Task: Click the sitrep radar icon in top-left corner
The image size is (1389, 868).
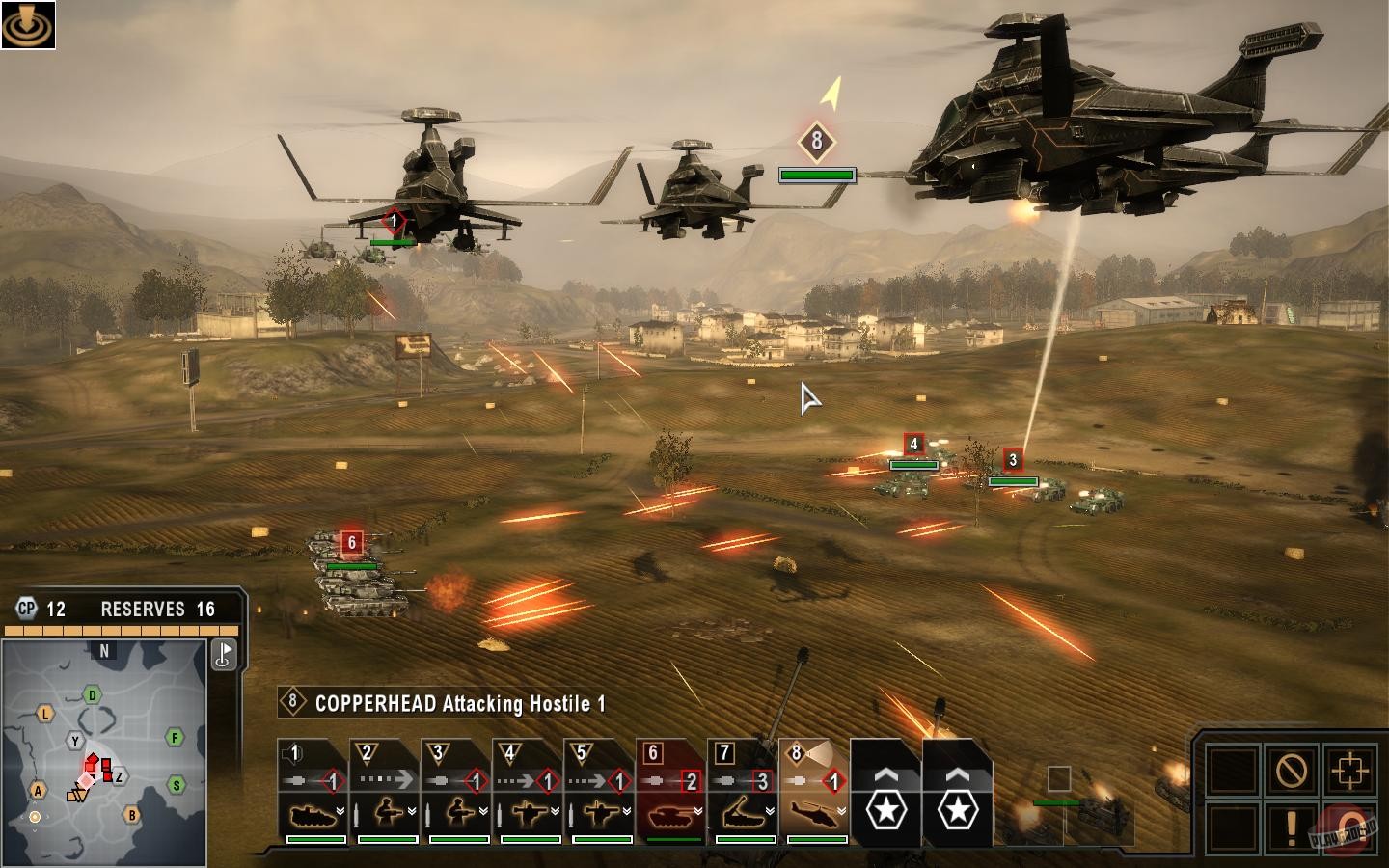Action: tap(31, 24)
